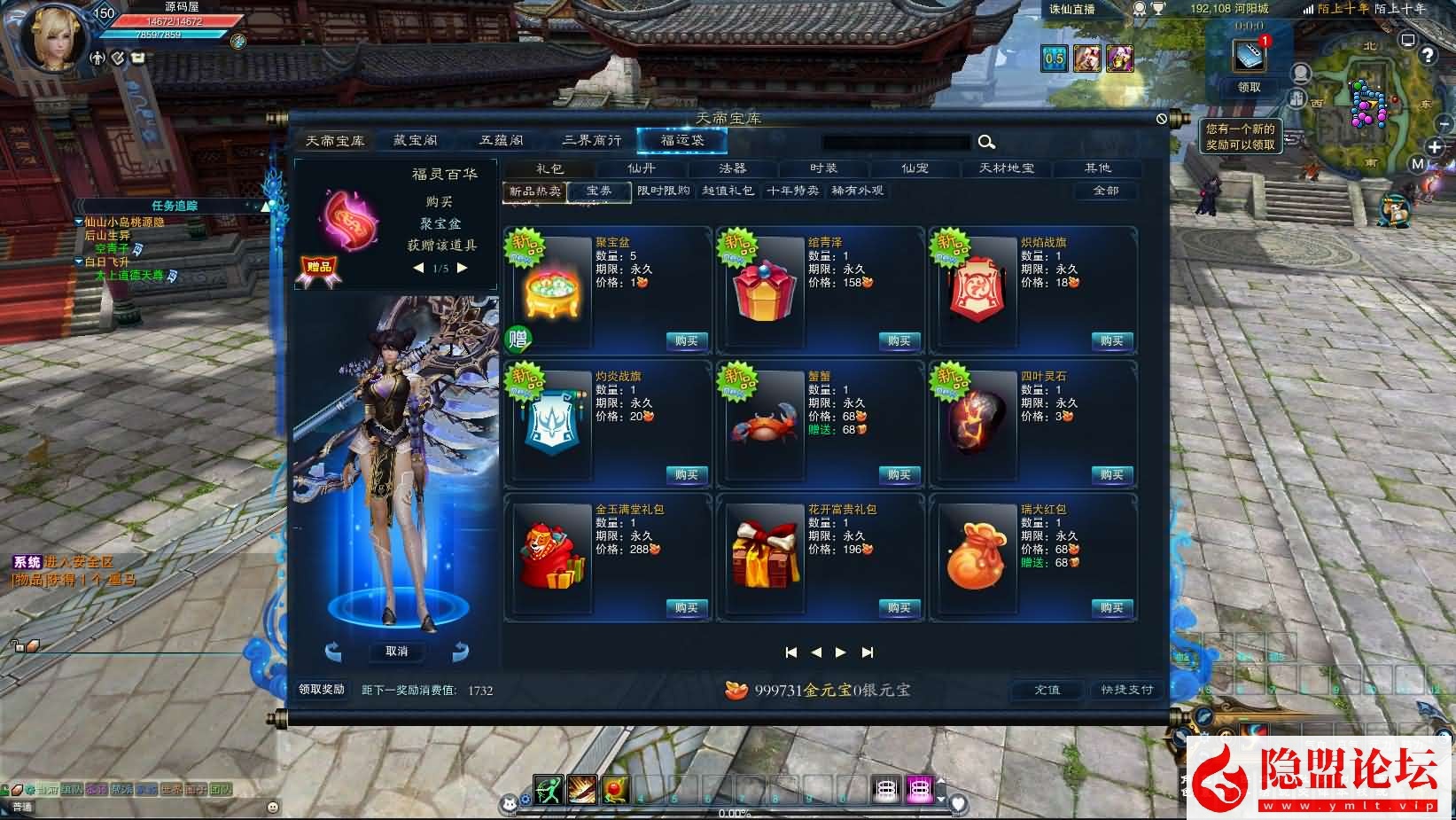This screenshot has height=820, width=1456.
Task: Switch to the 限时限购 filter
Action: click(664, 191)
